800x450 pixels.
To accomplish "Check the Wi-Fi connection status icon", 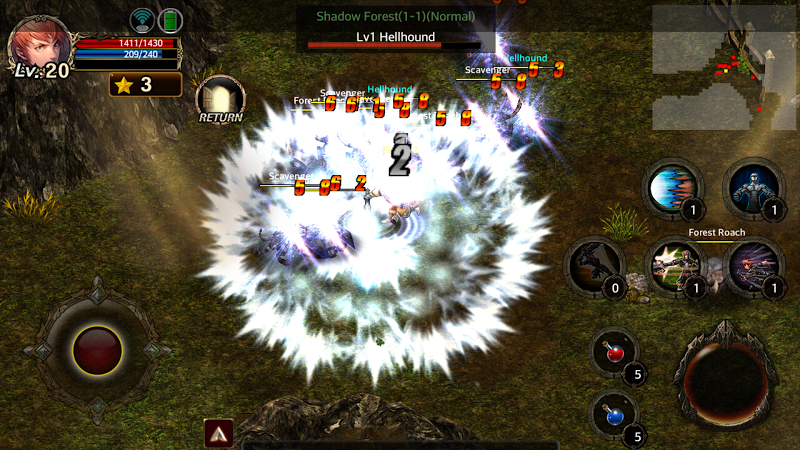I will click(x=142, y=20).
